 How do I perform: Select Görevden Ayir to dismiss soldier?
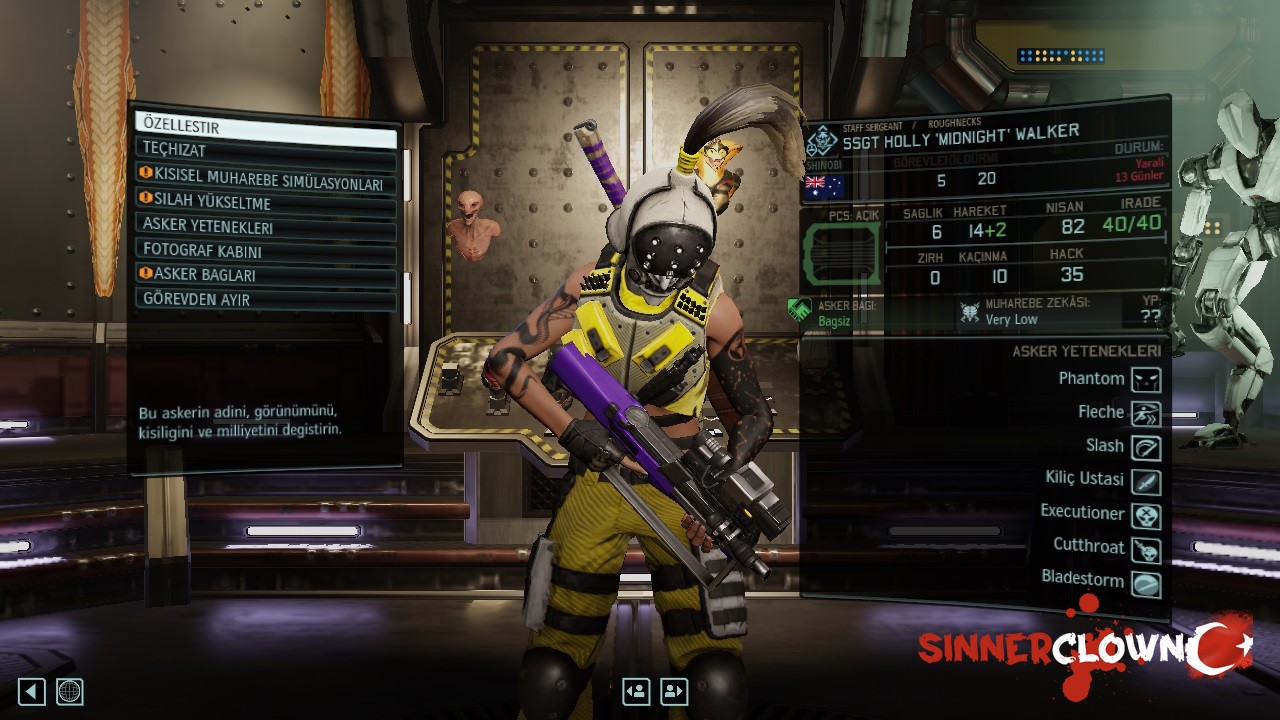[265, 299]
